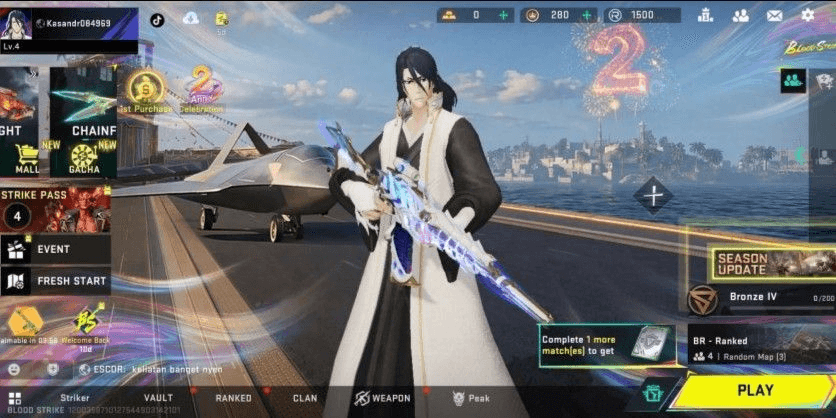This screenshot has width=836, height=418.
Task: Open the friends list icon
Action: pos(741,15)
